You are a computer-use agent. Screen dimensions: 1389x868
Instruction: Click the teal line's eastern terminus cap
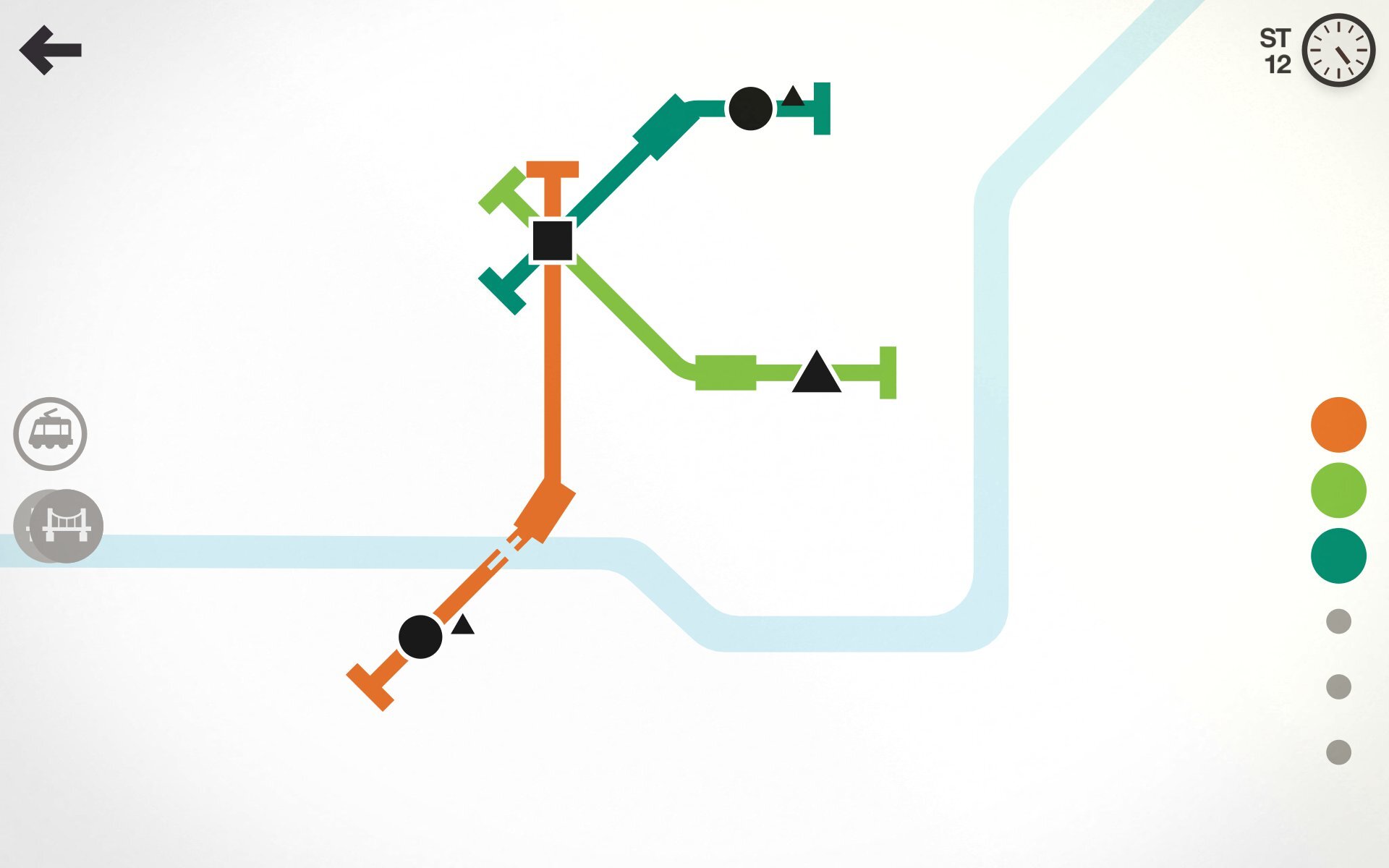pyautogui.click(x=823, y=109)
